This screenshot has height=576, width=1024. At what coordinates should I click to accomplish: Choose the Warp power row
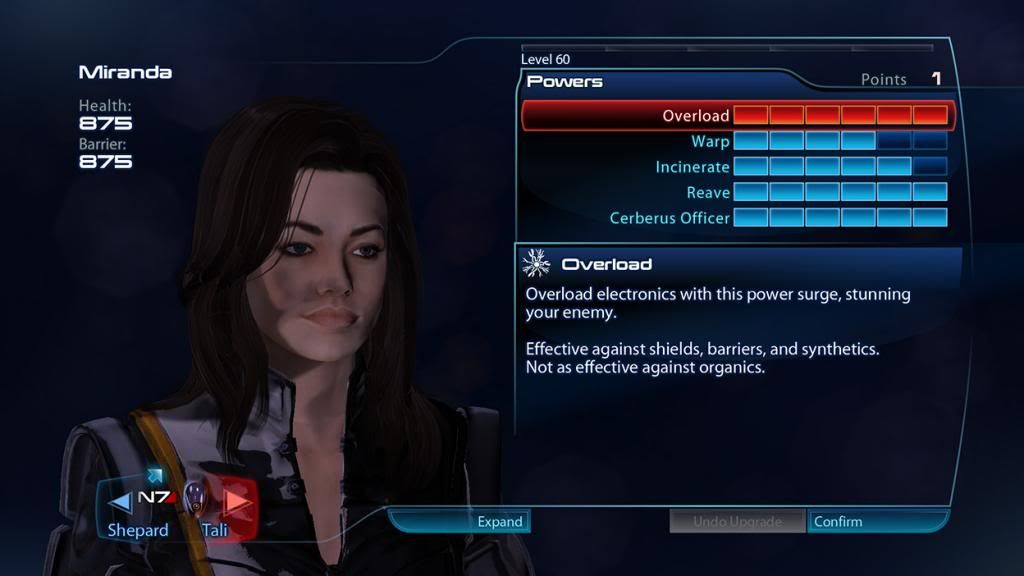738,142
